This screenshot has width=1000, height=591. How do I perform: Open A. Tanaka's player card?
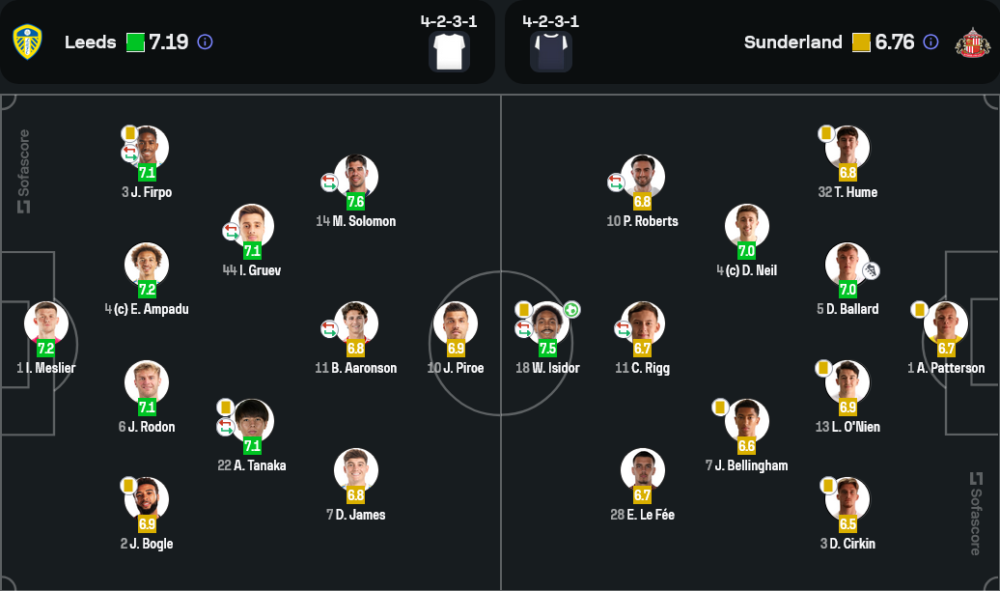tap(252, 422)
